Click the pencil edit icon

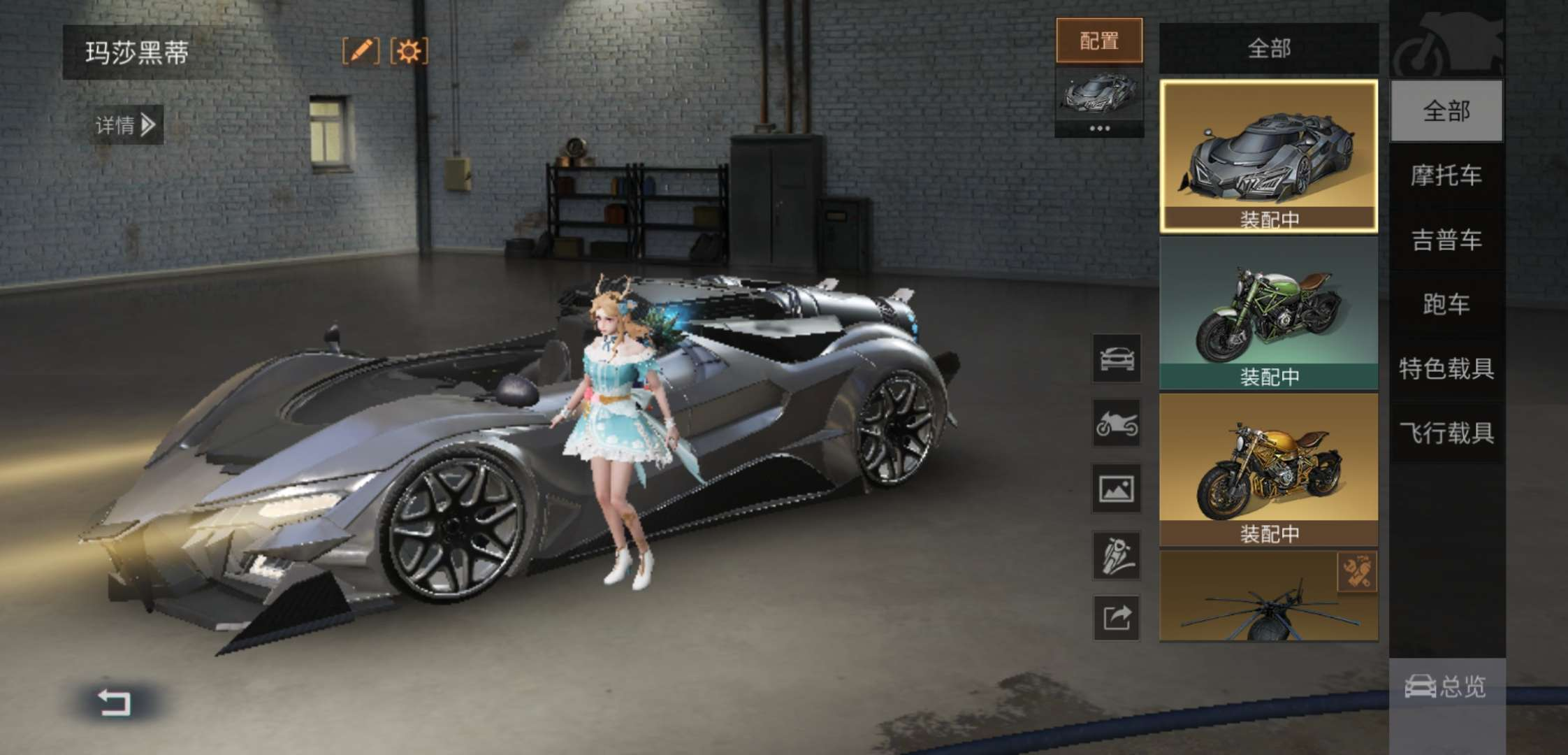361,51
